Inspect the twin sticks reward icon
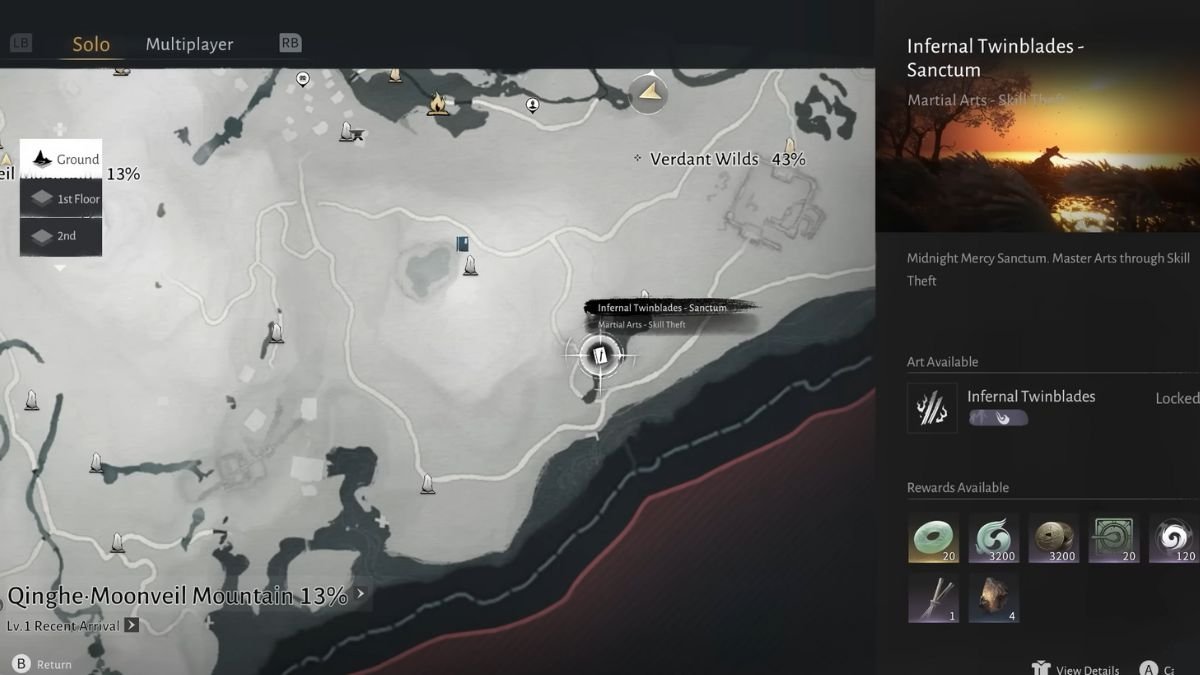 pos(933,598)
